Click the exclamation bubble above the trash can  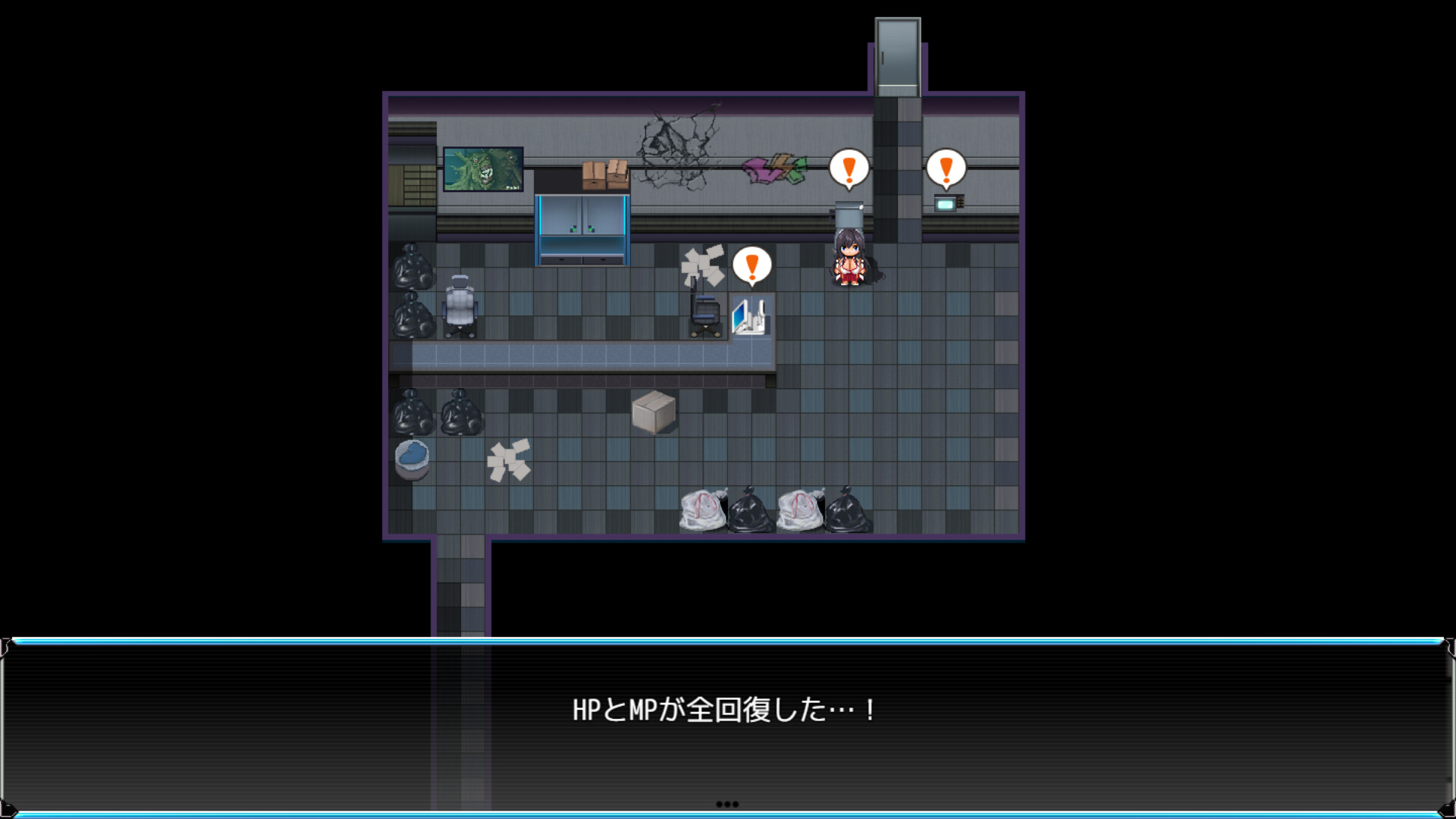click(849, 168)
